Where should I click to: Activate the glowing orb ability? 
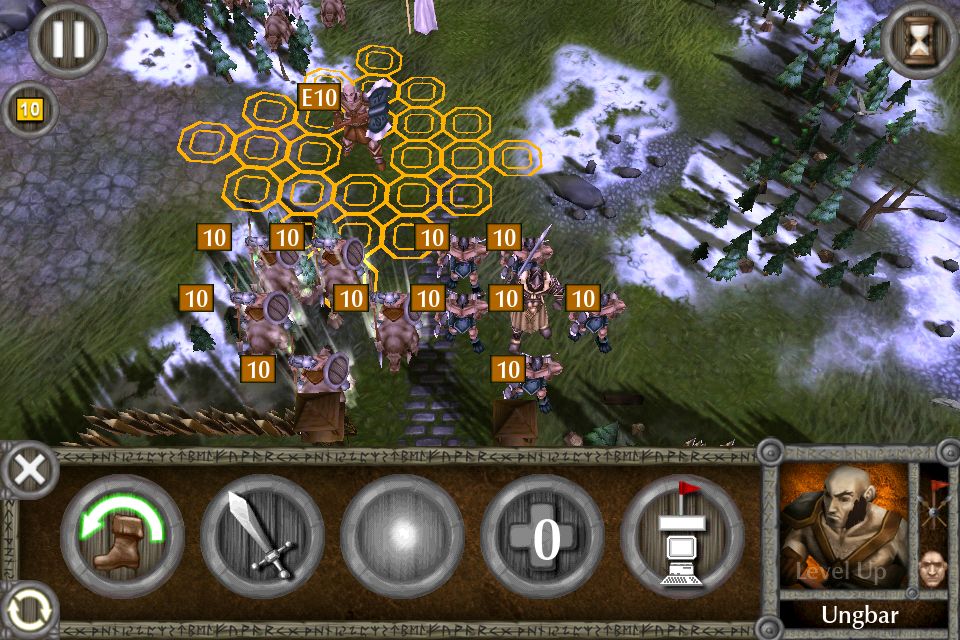402,536
